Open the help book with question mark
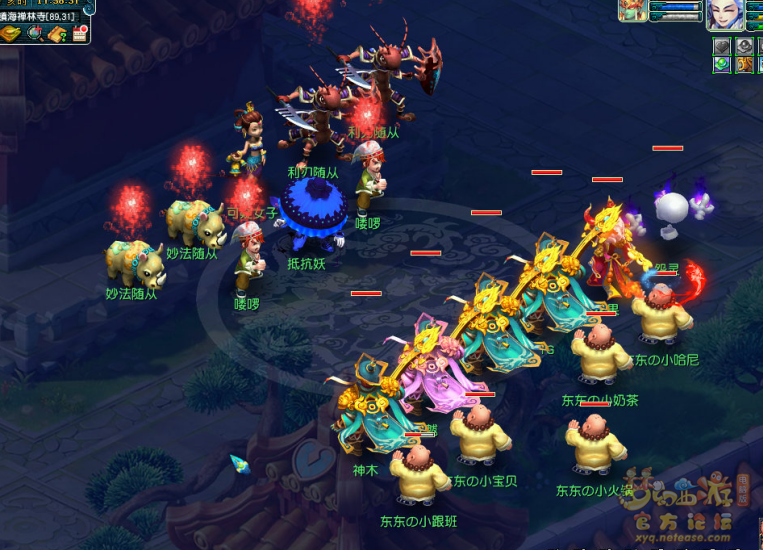This screenshot has width=763, height=550. point(57,34)
